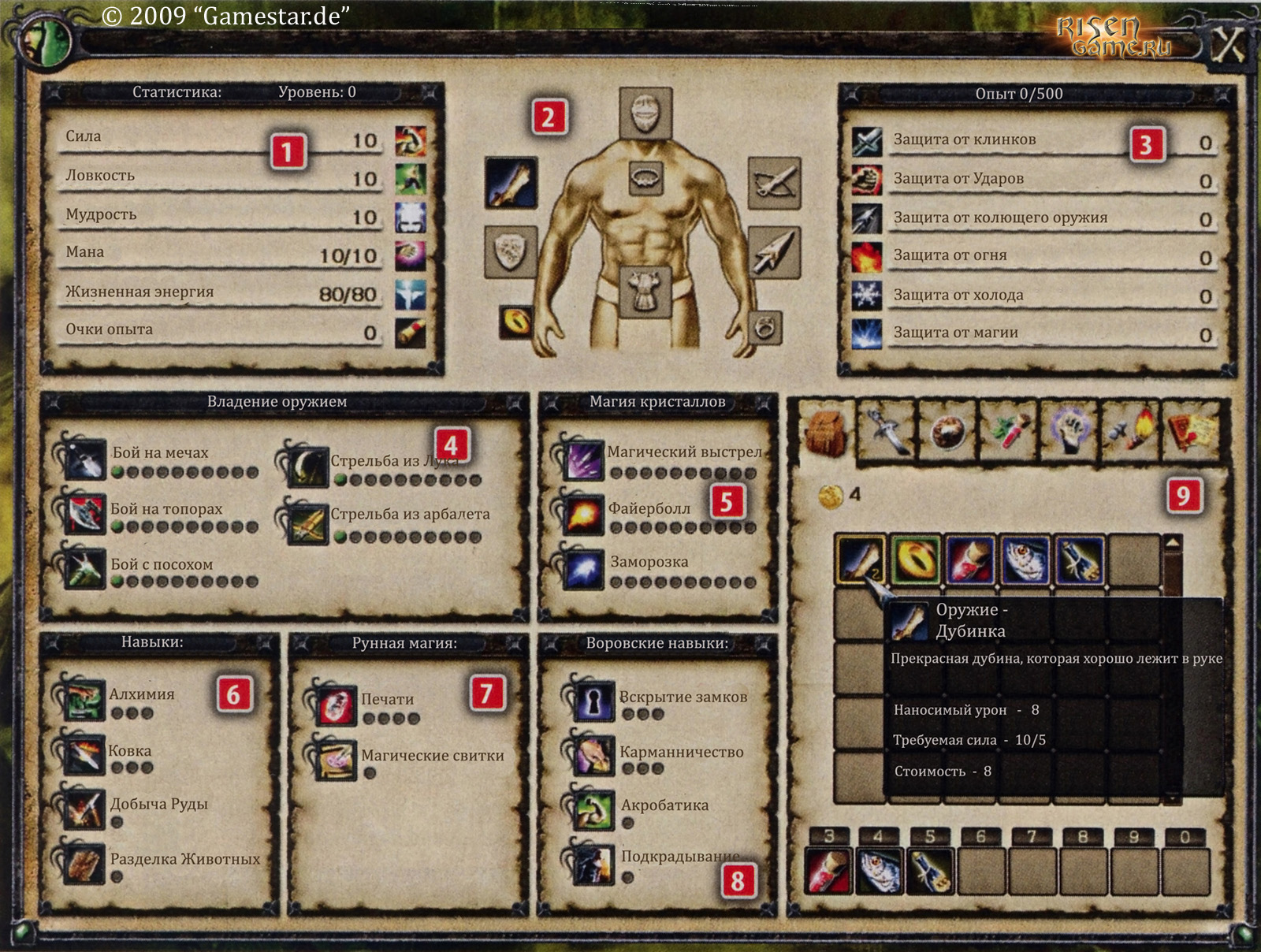The width and height of the screenshot is (1261, 952).
Task: Click the Файерболл crystal magic skill icon
Action: [584, 515]
